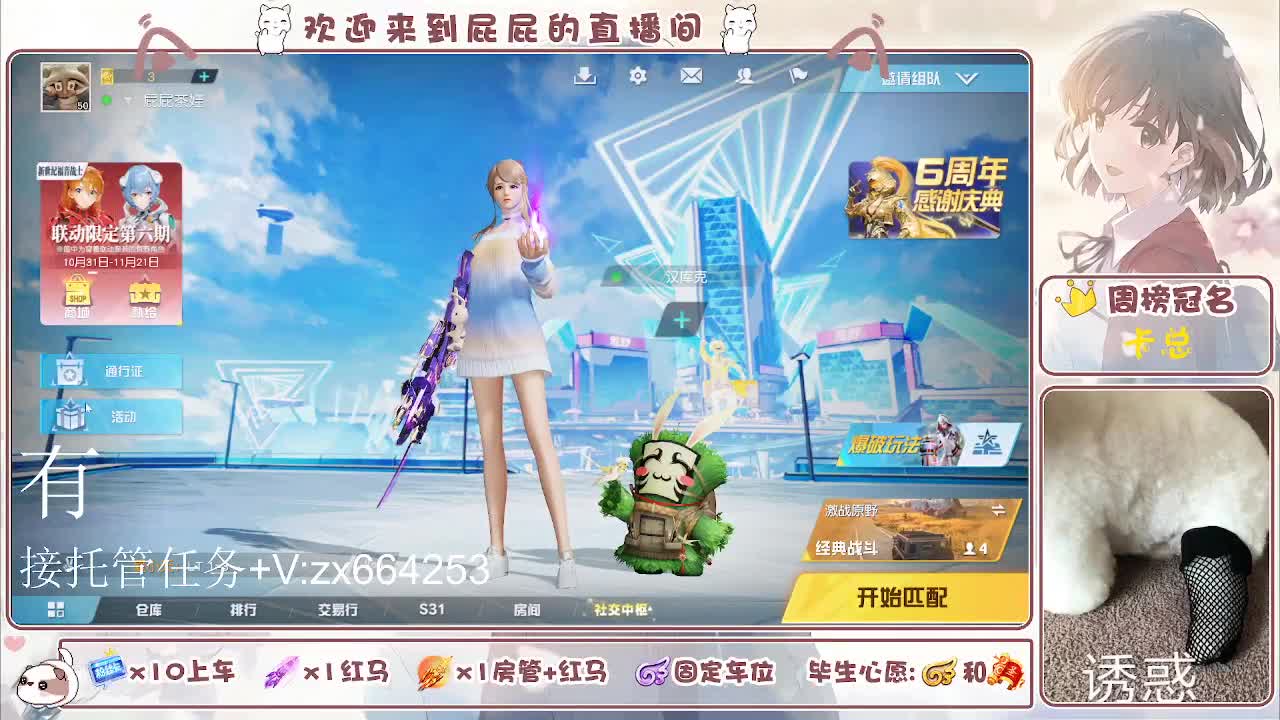Click the download icon near the top
The image size is (1280, 720).
coord(583,76)
